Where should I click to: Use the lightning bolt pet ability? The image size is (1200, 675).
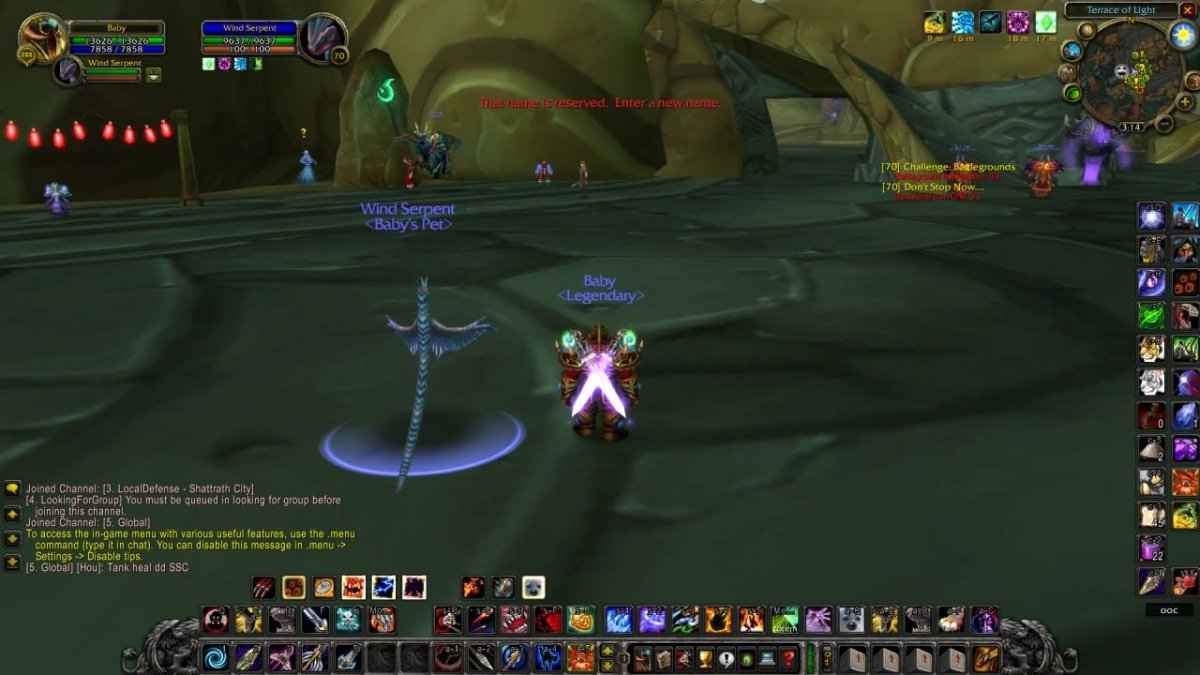(x=384, y=587)
